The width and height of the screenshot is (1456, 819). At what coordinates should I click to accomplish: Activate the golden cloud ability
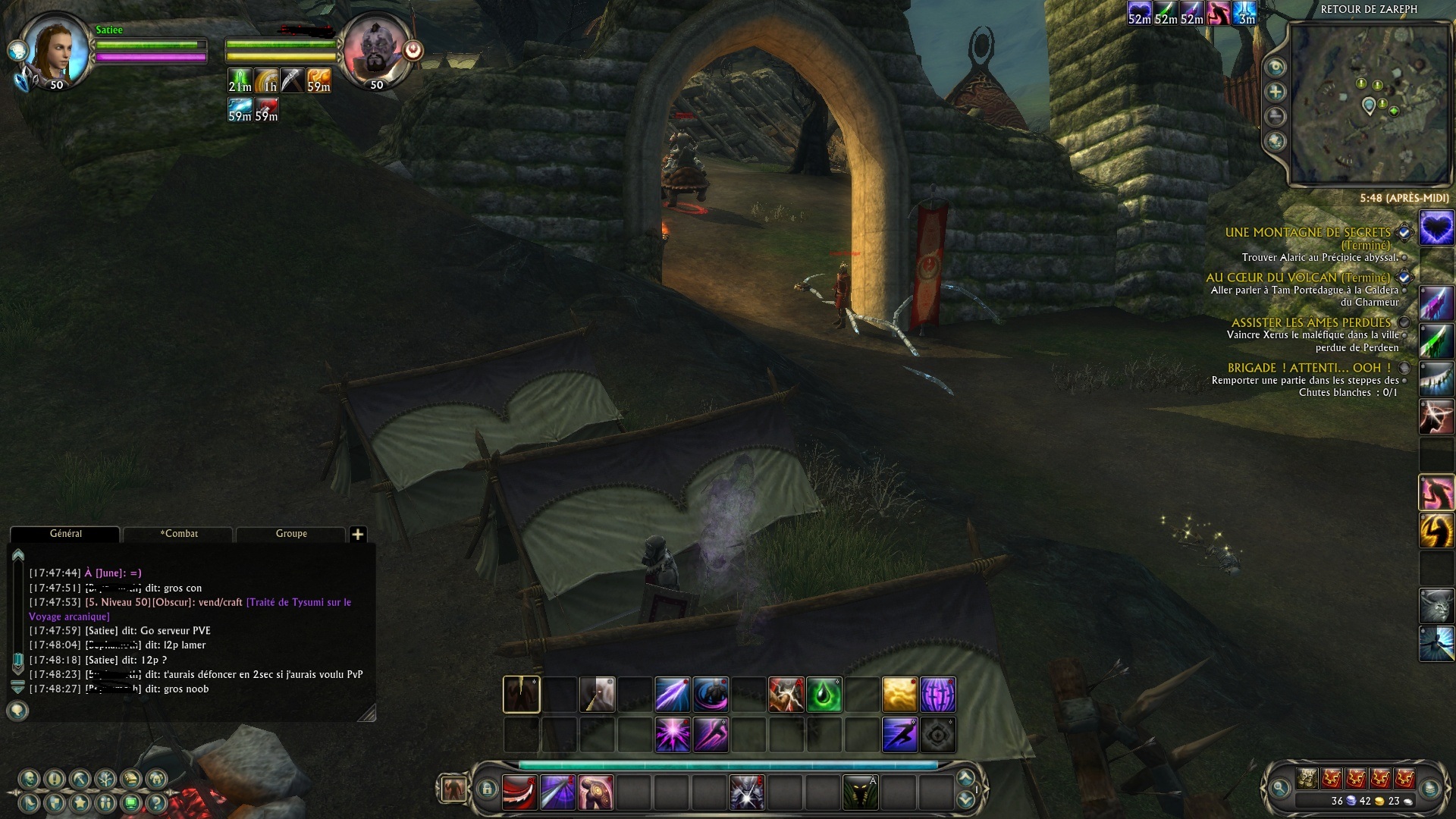pyautogui.click(x=899, y=695)
